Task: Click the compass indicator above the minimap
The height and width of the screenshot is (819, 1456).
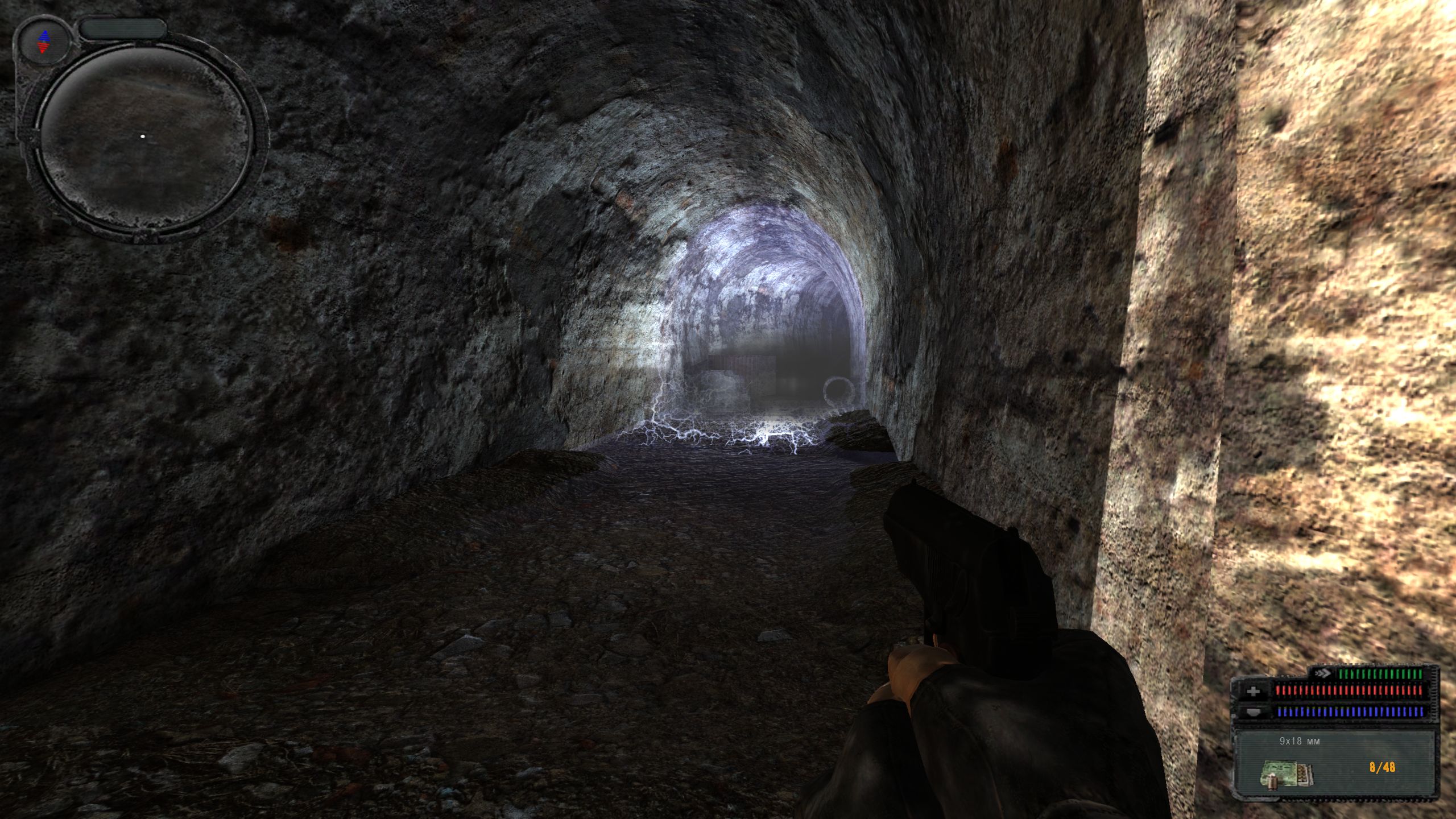Action: click(x=44, y=41)
